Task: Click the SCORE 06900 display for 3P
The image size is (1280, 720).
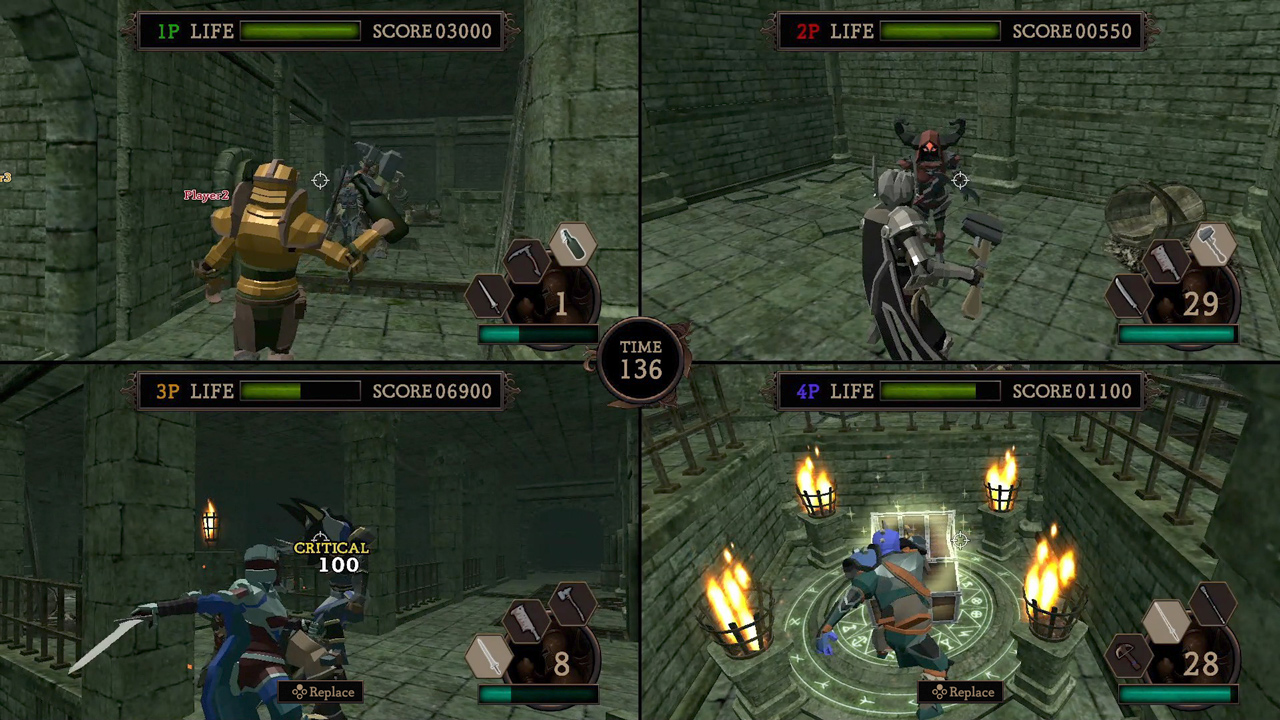Action: click(432, 391)
